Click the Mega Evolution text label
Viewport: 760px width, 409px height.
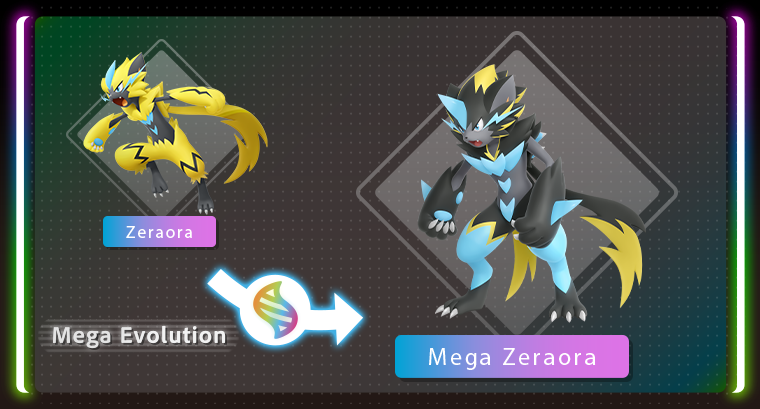click(x=139, y=335)
